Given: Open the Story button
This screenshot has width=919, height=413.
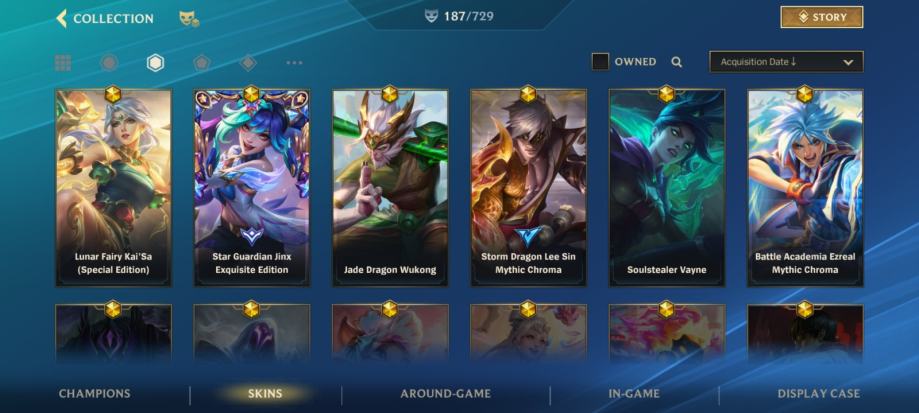Looking at the screenshot, I should tap(821, 17).
